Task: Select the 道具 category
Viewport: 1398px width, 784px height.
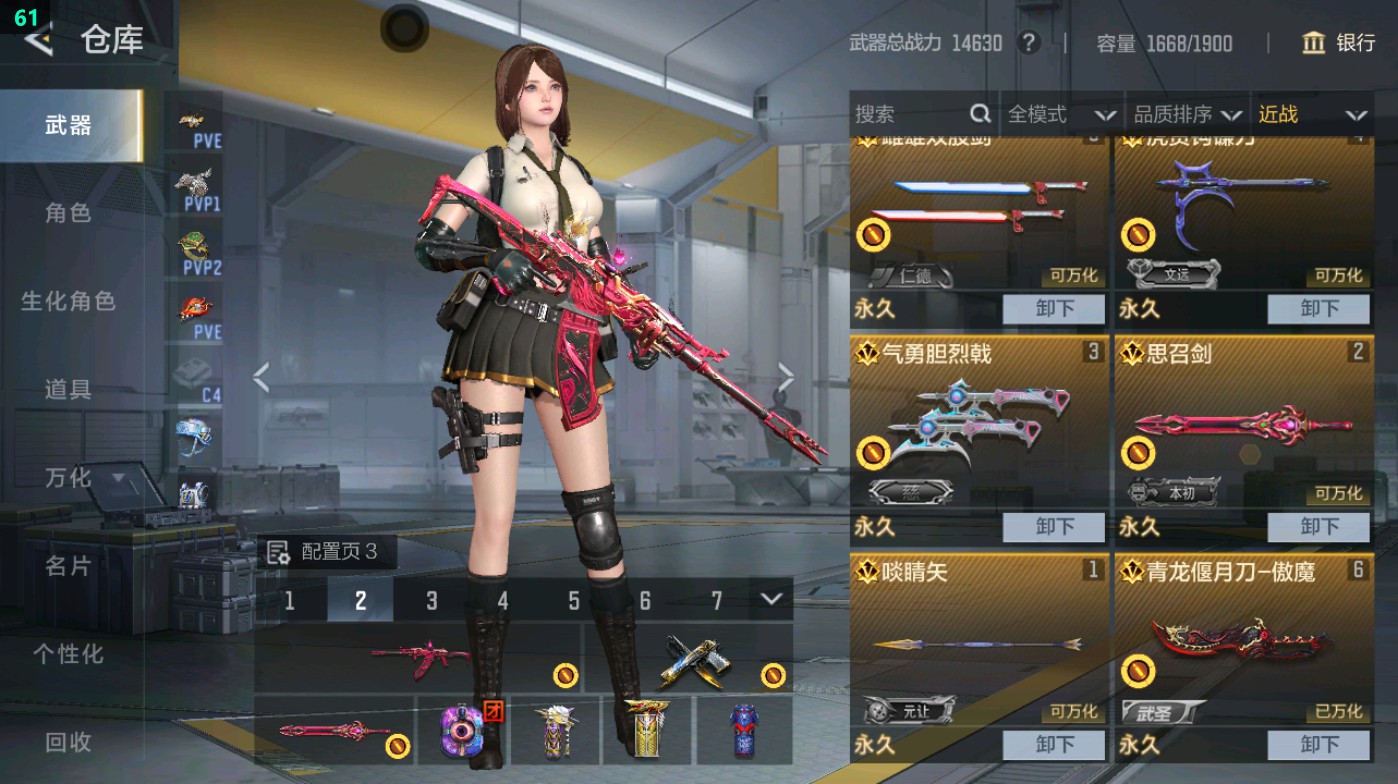Action: click(x=68, y=389)
